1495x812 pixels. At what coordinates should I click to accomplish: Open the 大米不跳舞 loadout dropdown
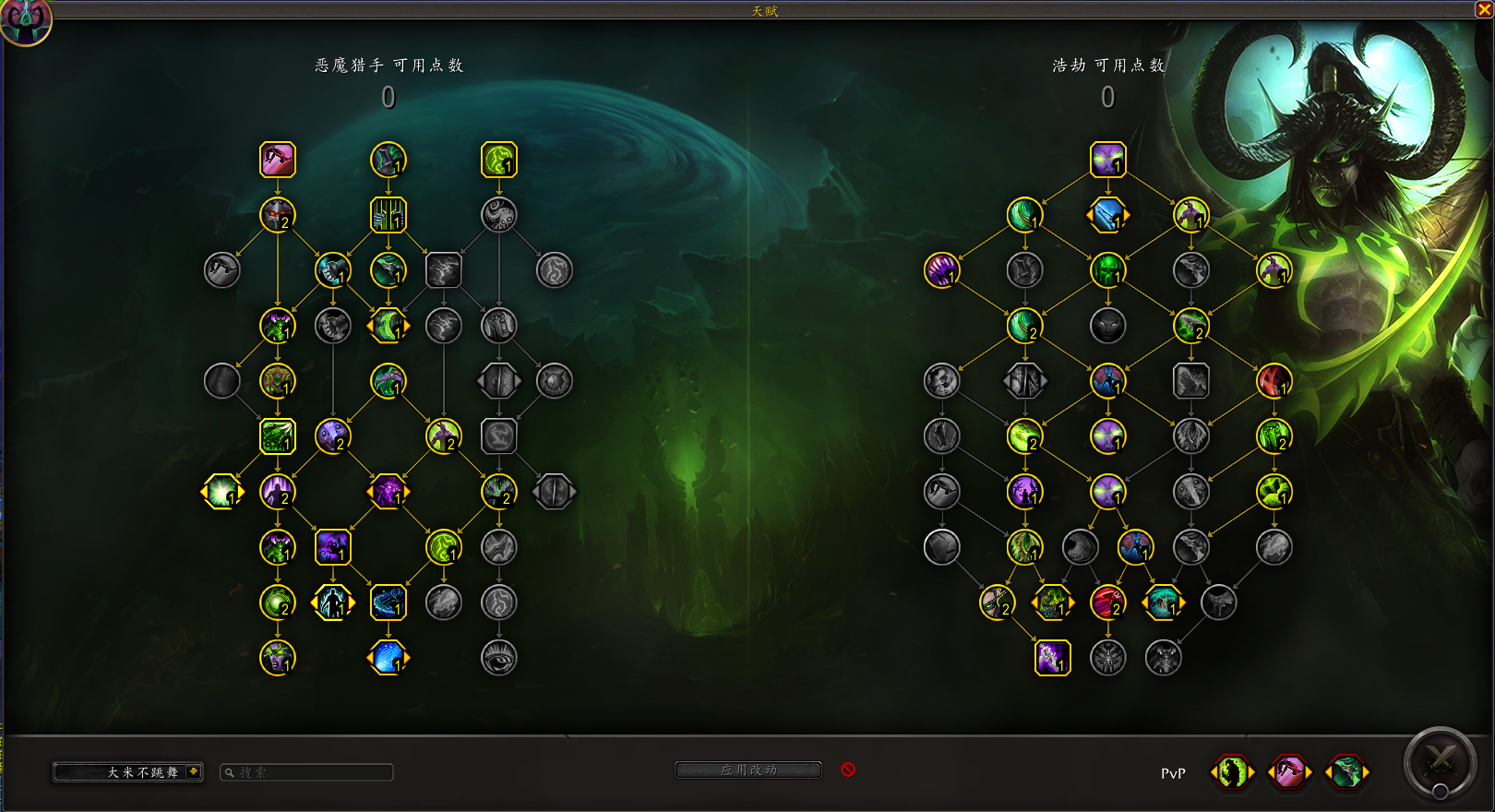pyautogui.click(x=127, y=773)
